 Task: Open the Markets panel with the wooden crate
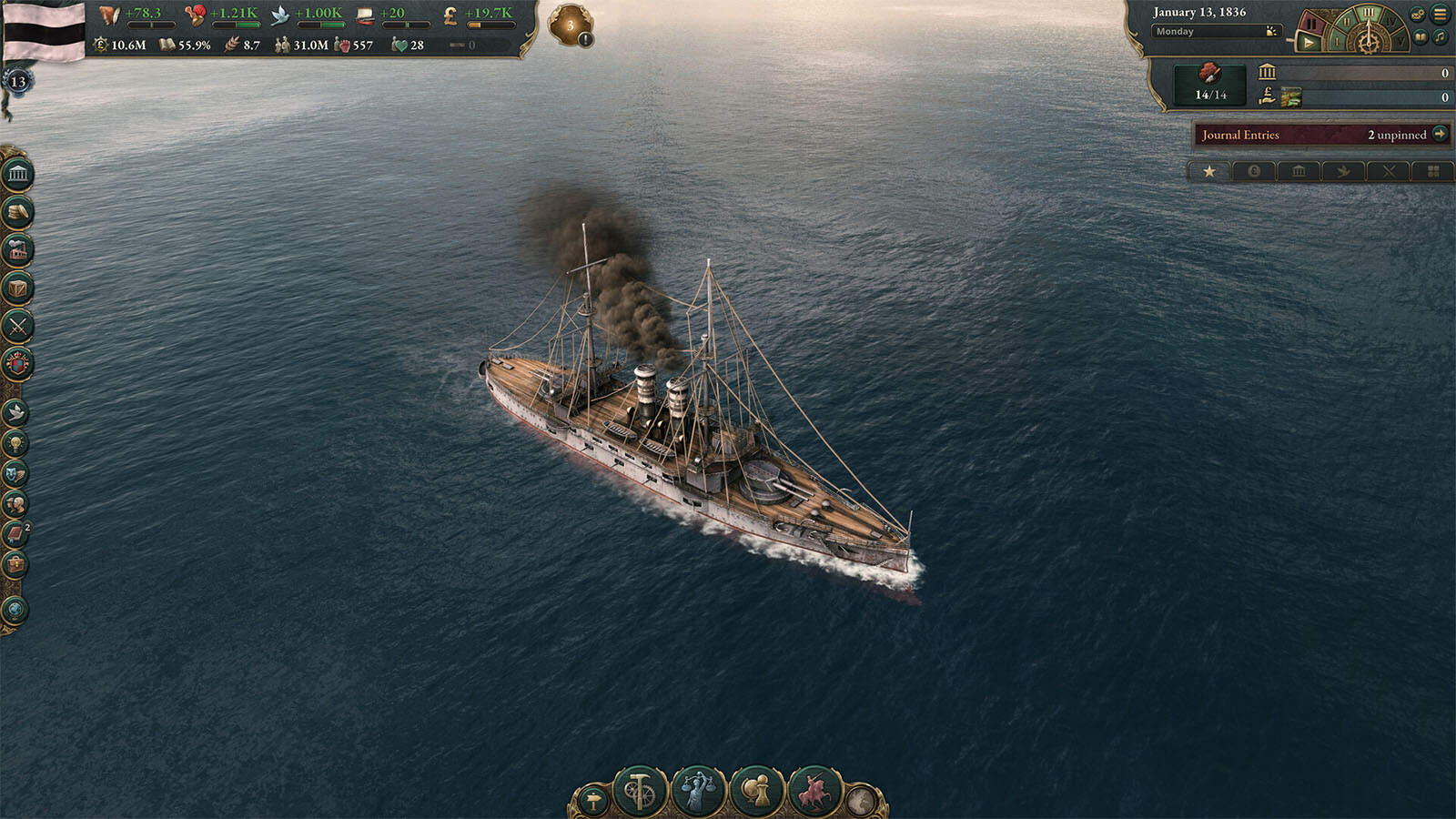pyautogui.click(x=17, y=288)
